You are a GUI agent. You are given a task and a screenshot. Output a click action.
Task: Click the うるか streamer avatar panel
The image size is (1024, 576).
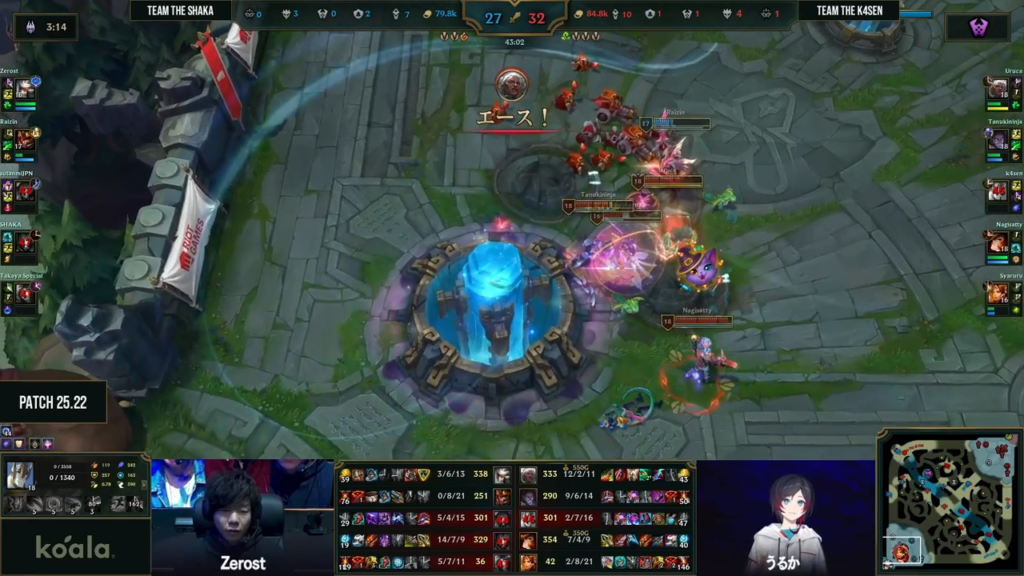(x=785, y=517)
